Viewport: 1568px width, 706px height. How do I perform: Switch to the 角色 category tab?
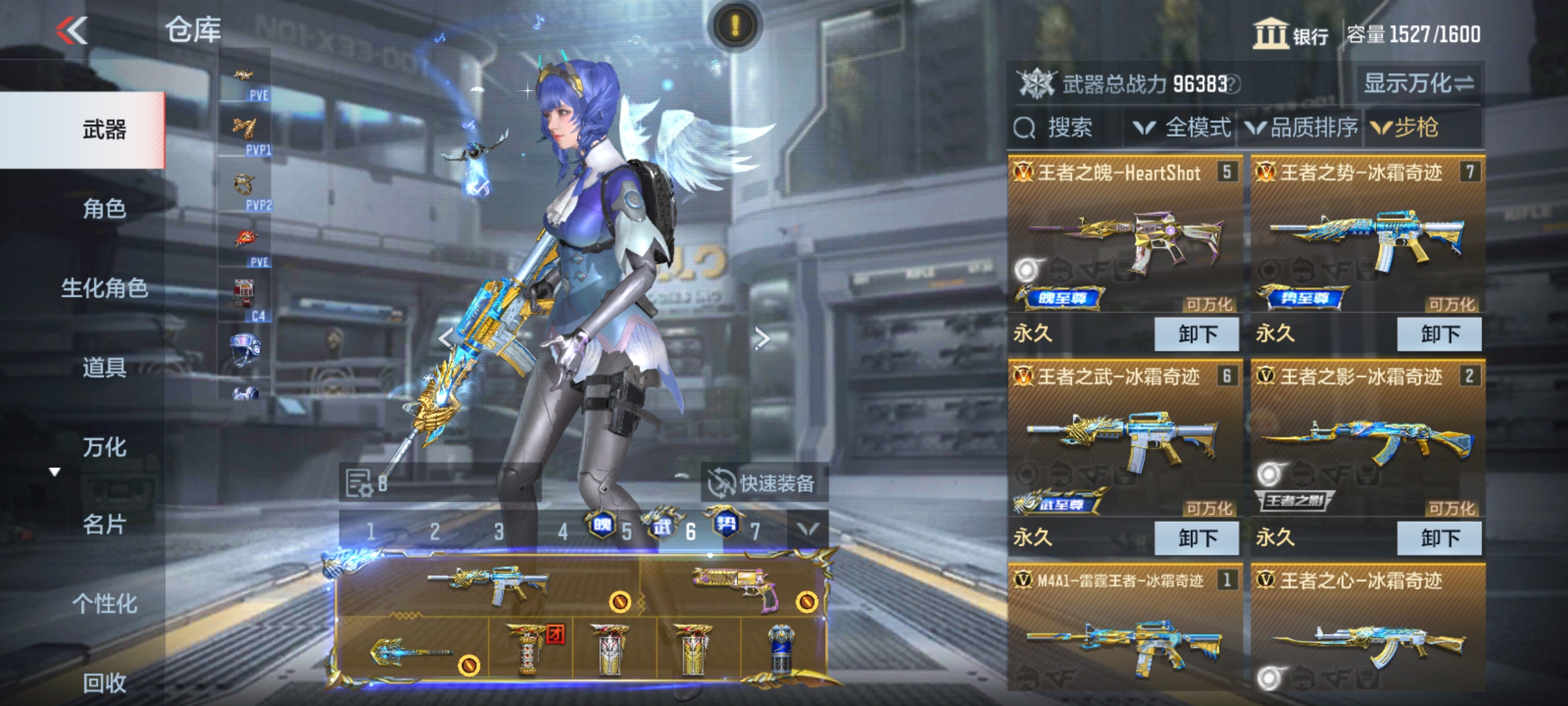pos(104,209)
